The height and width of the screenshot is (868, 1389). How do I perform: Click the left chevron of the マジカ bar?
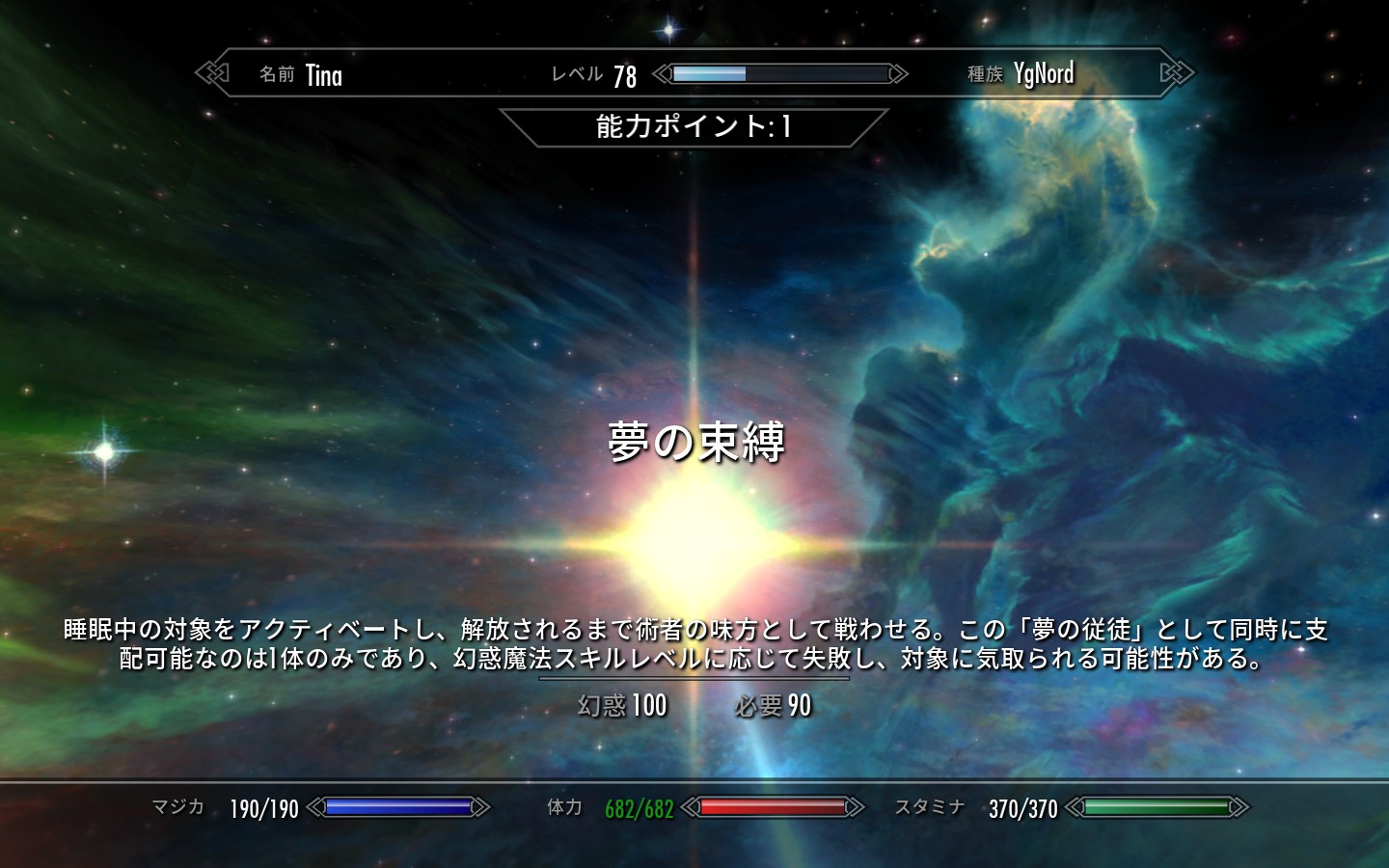[316, 806]
